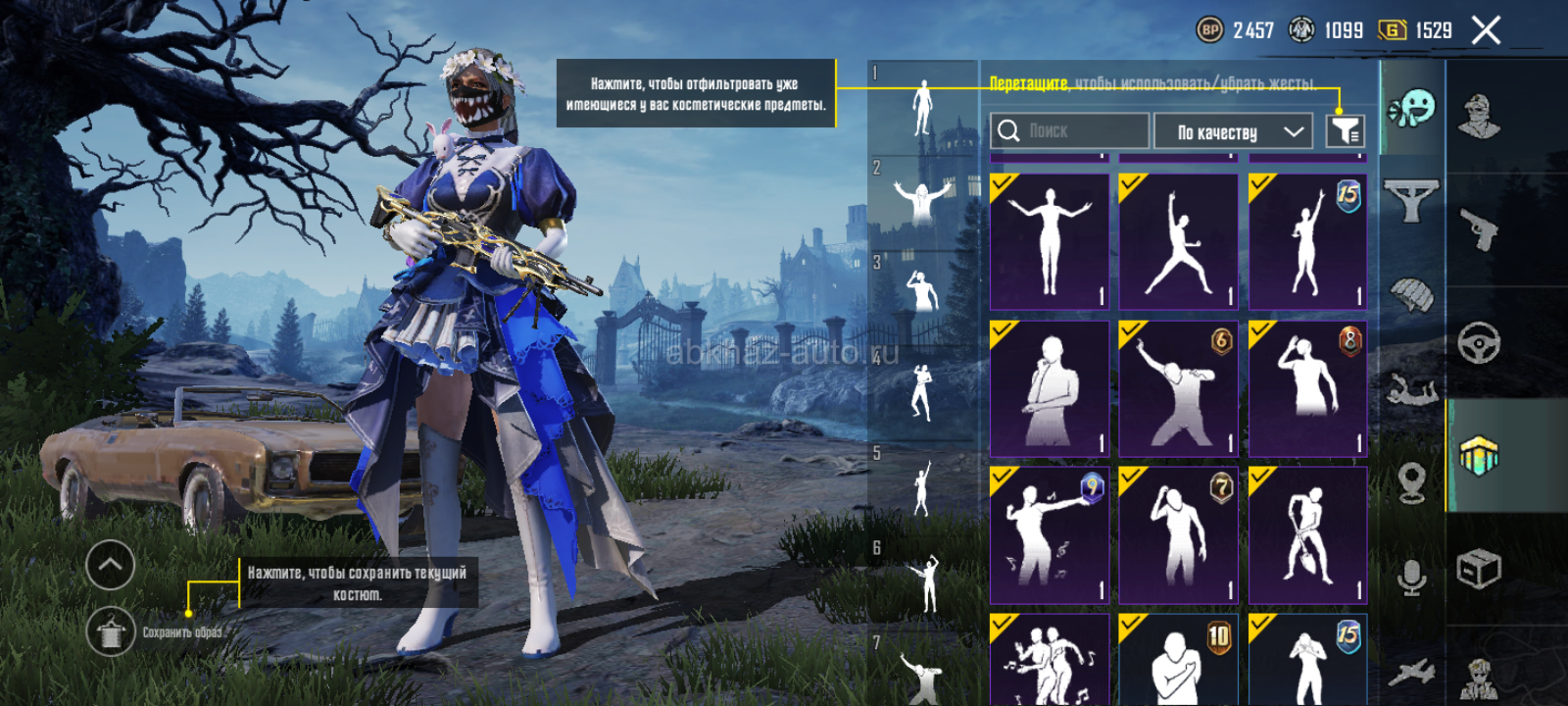
Task: Choose the emote with the 8 badge
Action: click(x=1307, y=388)
